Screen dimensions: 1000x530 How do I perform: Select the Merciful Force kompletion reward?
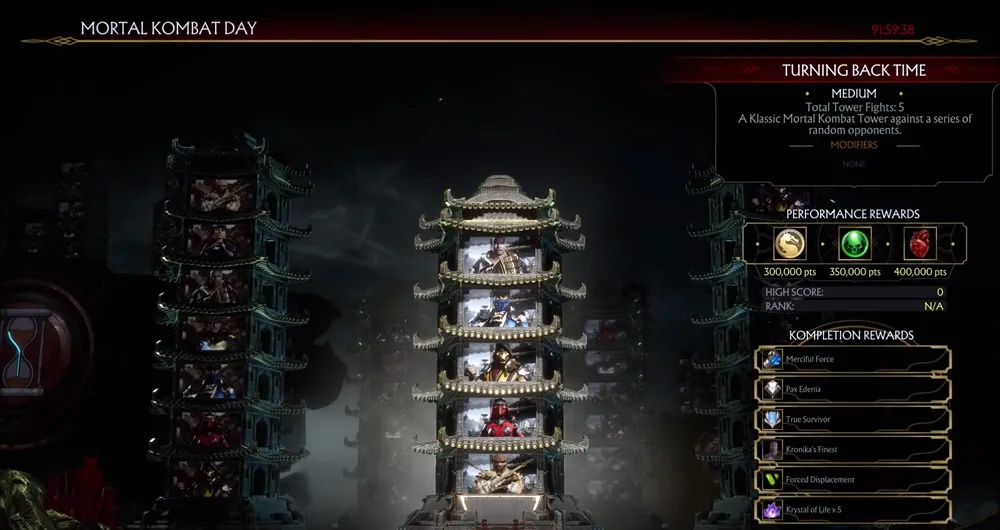[854, 359]
